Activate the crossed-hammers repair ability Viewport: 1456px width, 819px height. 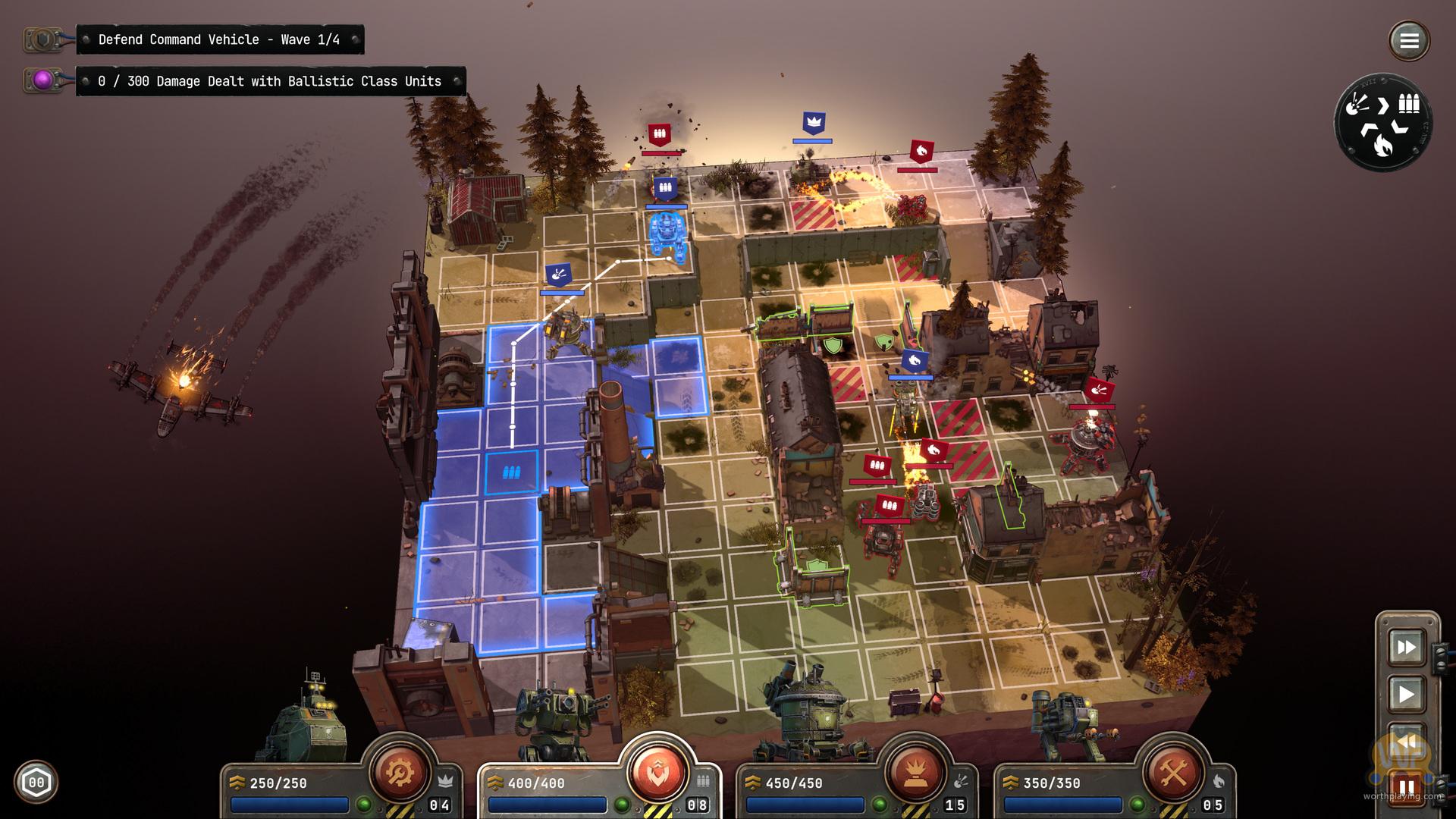click(x=1173, y=772)
